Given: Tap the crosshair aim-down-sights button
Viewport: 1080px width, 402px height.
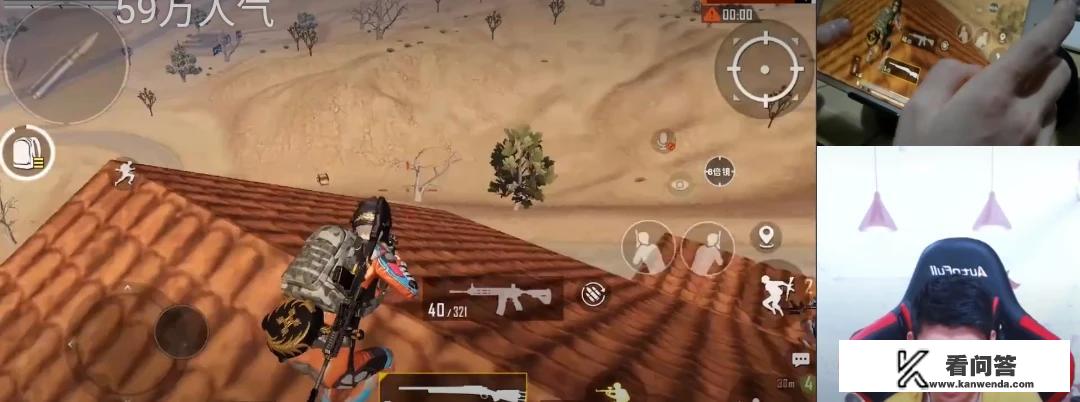Looking at the screenshot, I should pos(762,68).
